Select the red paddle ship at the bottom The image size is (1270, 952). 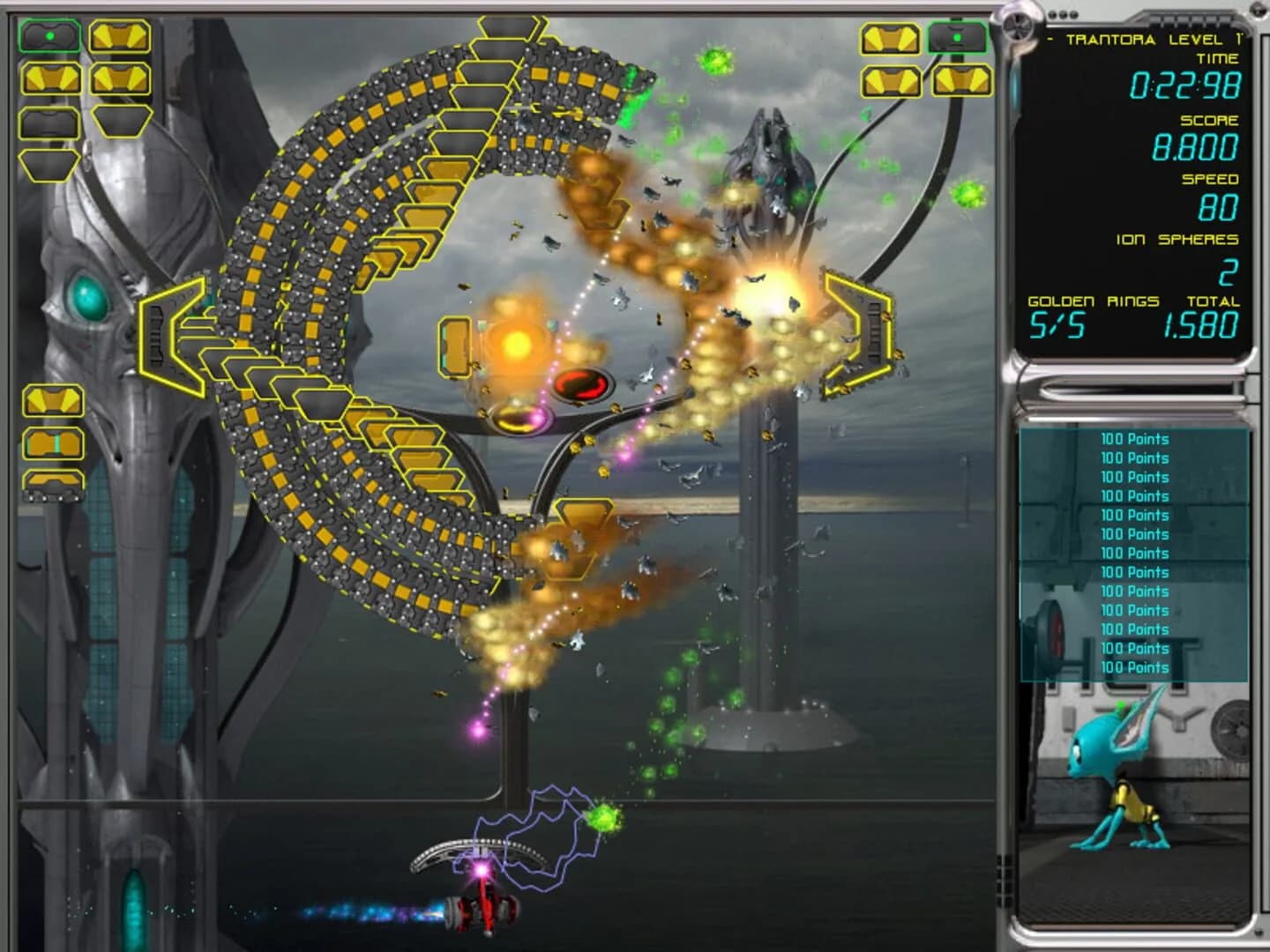click(483, 911)
